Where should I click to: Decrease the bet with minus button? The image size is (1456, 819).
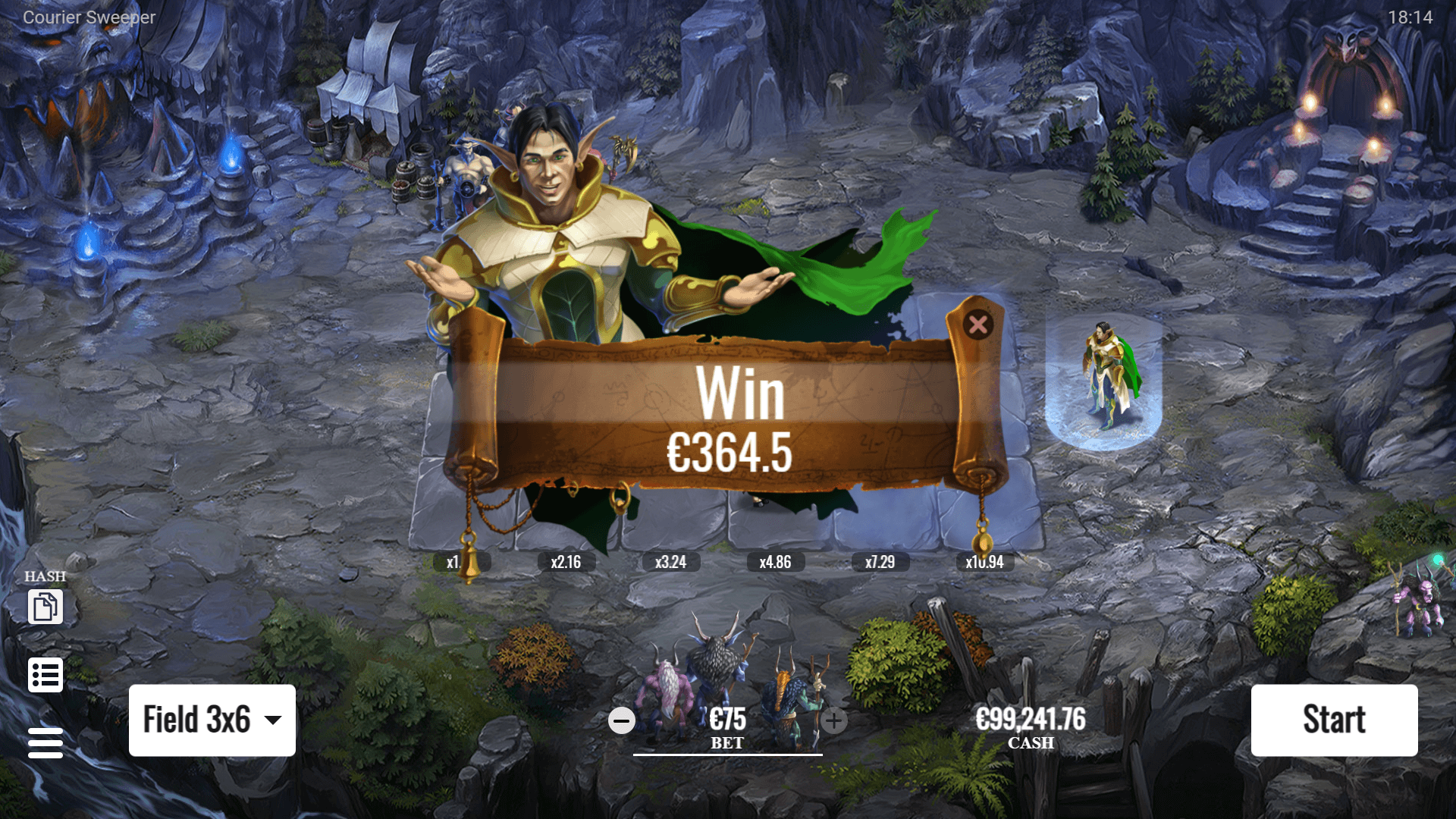(622, 720)
